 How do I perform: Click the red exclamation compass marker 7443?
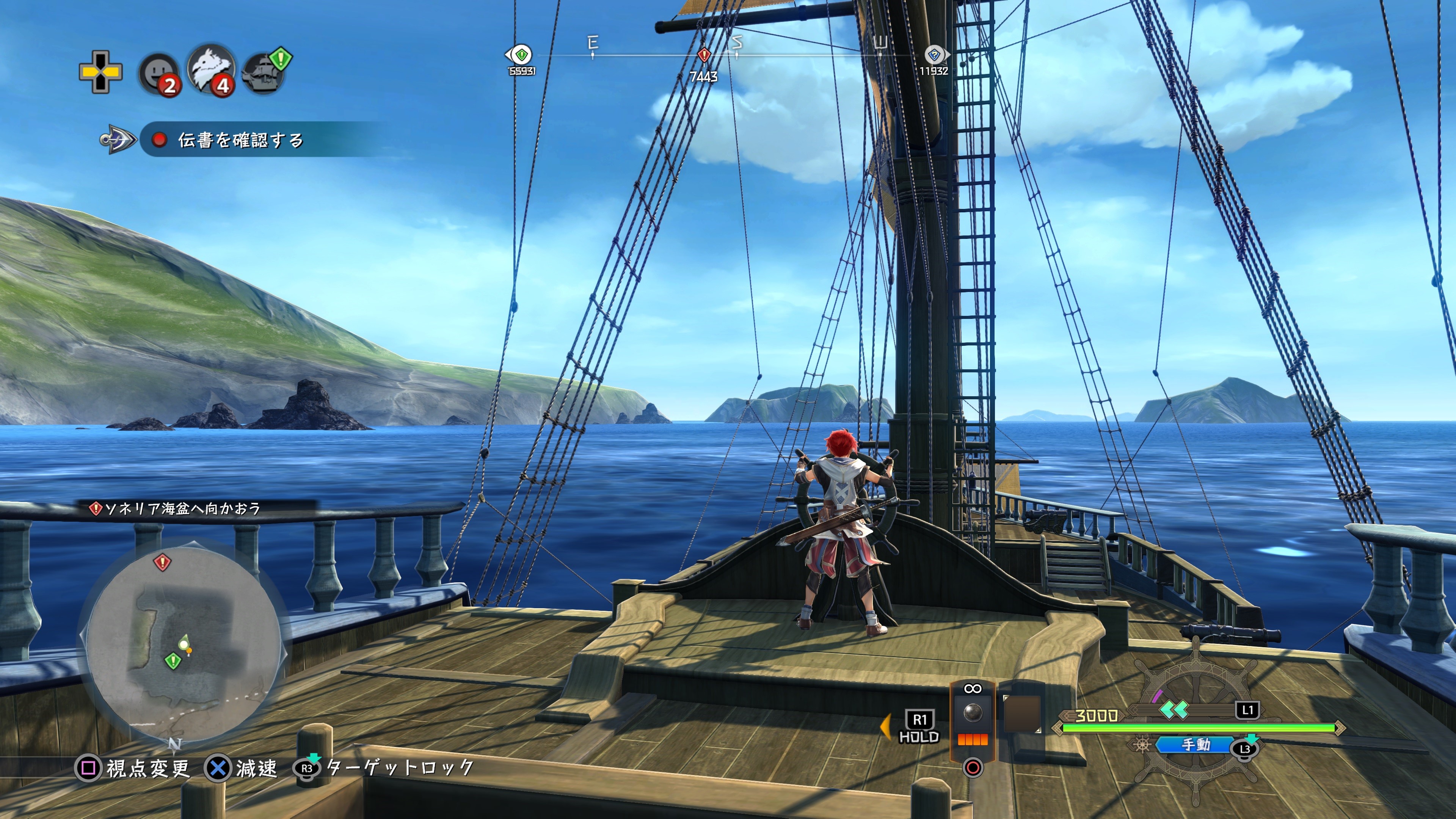(704, 55)
